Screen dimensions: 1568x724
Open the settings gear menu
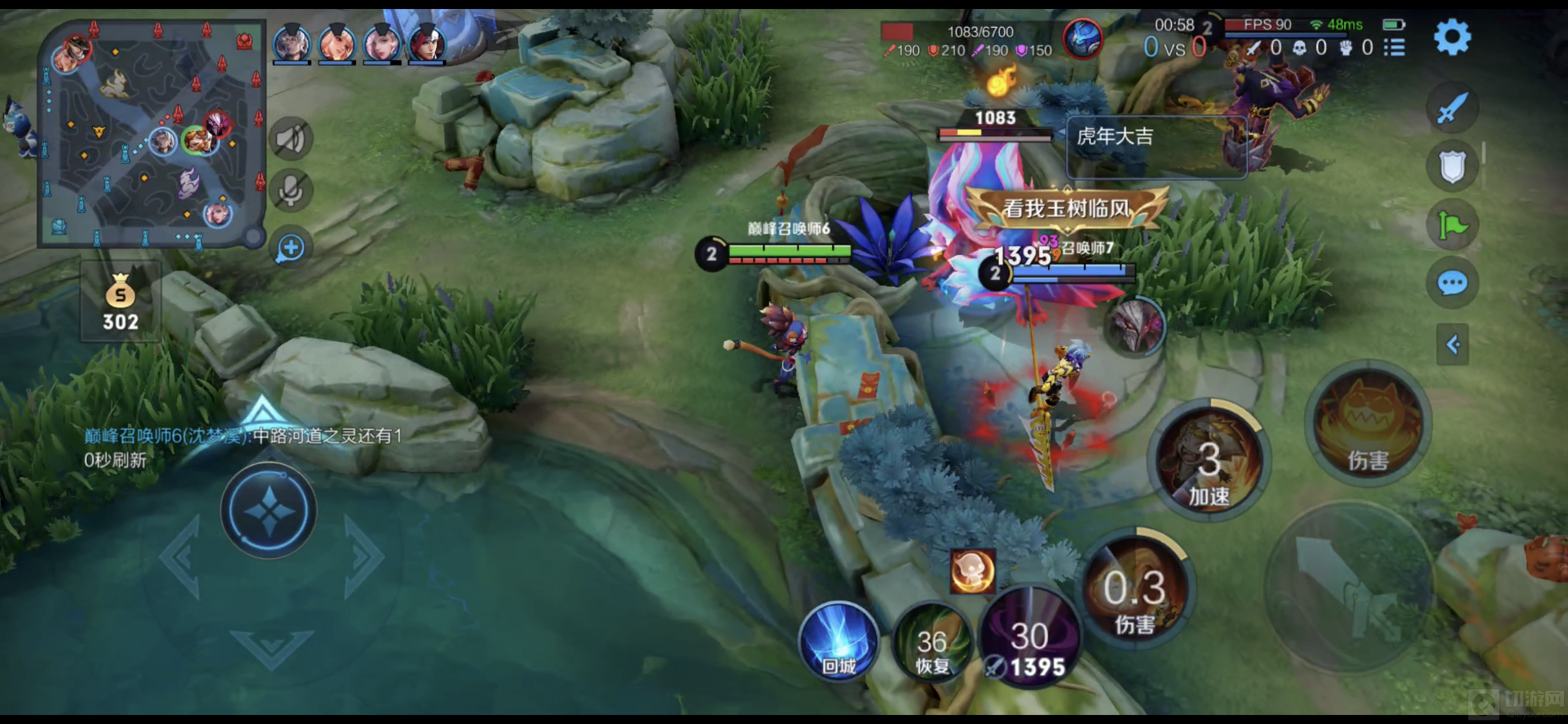[1452, 37]
